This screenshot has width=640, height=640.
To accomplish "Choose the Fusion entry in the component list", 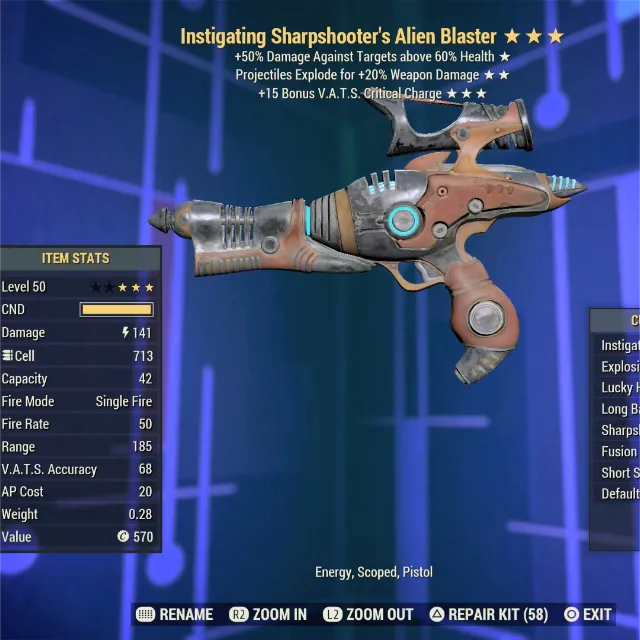I will tap(620, 451).
